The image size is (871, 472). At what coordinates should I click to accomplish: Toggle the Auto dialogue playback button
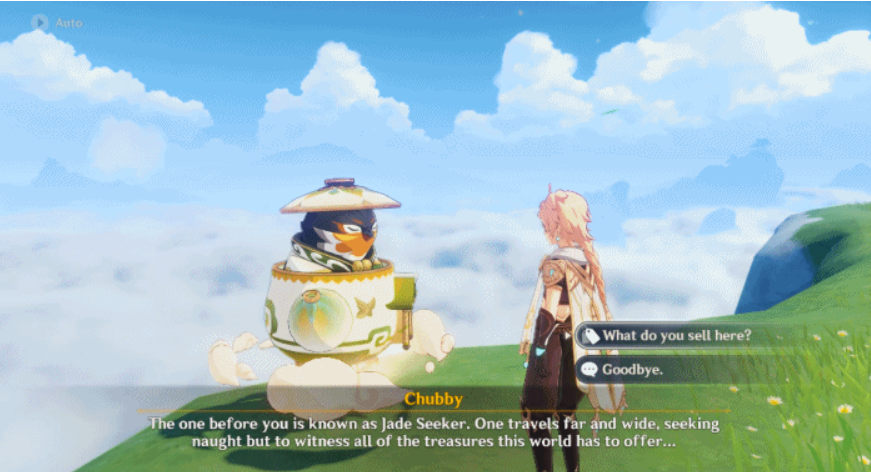[41, 22]
